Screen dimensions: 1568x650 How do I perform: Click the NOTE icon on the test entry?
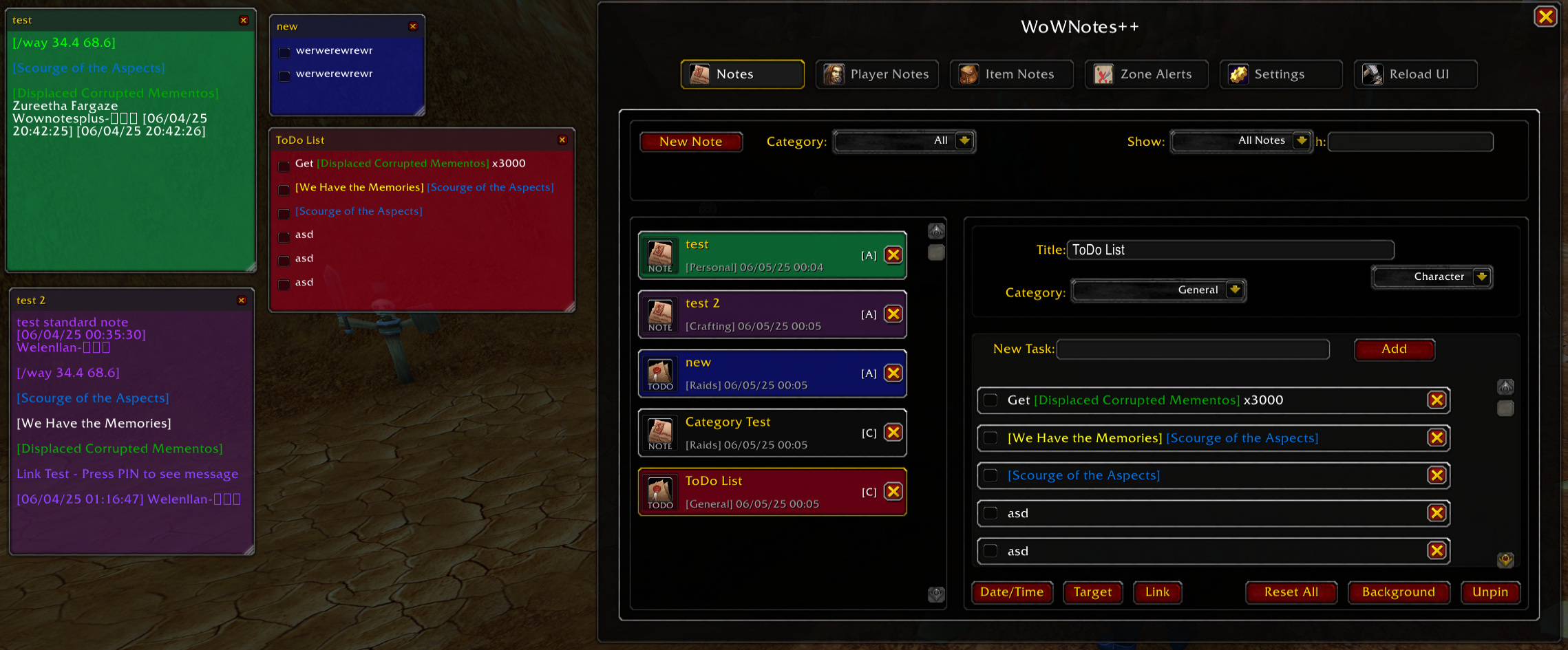[x=660, y=253]
